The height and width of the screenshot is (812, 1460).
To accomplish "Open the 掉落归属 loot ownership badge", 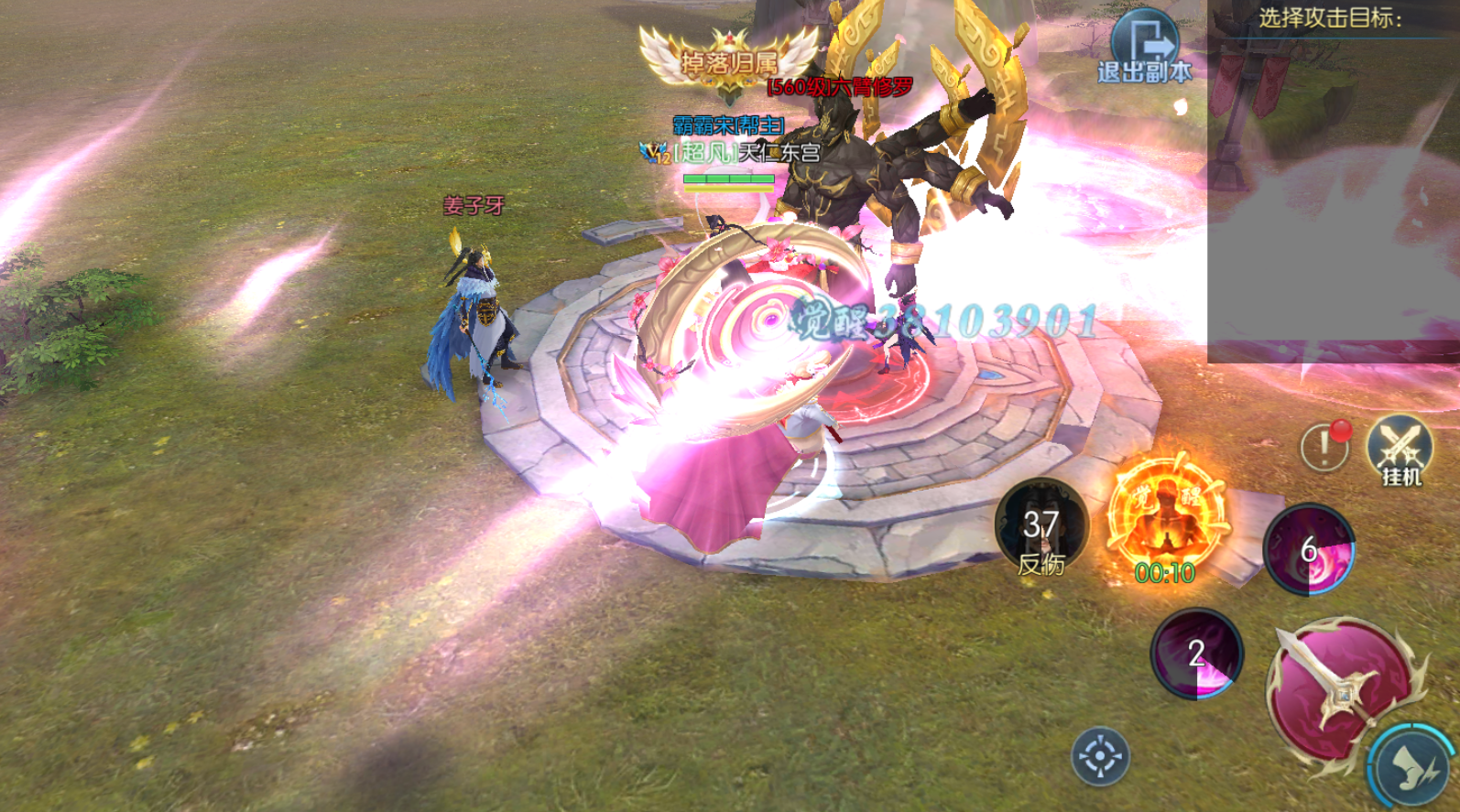I will (729, 60).
